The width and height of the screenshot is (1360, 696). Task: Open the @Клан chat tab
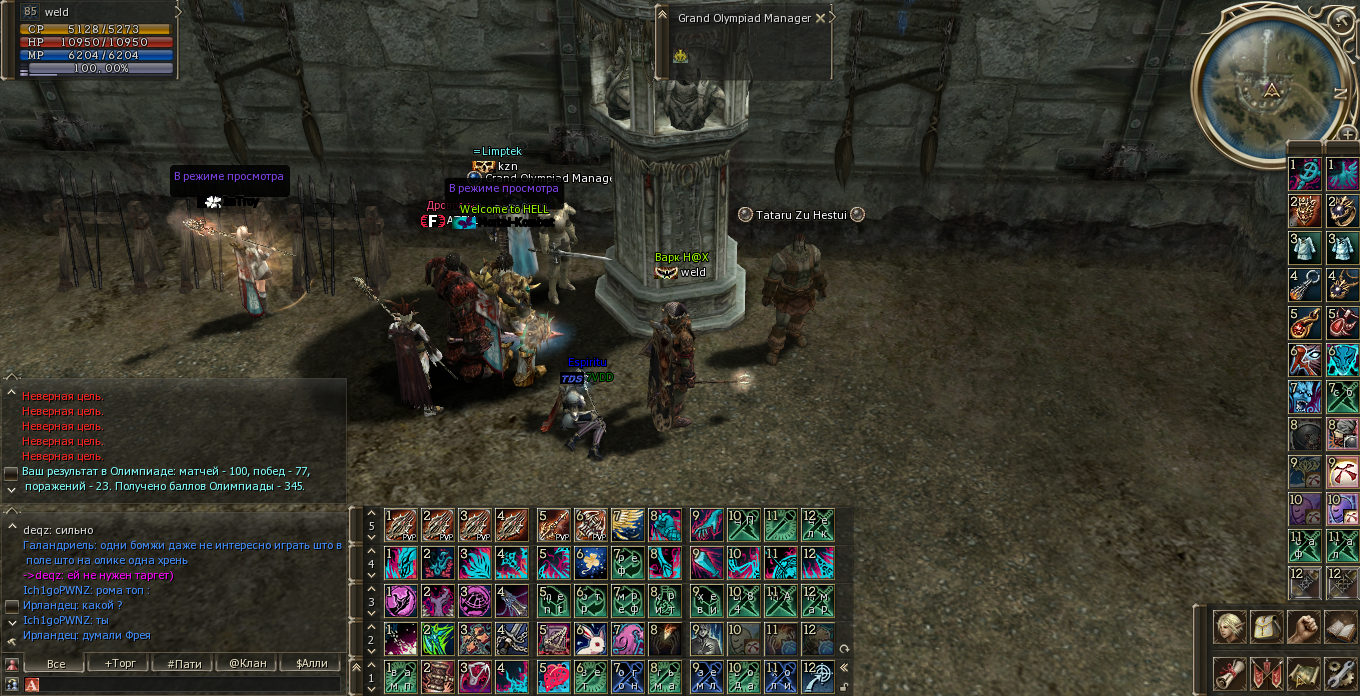tap(248, 663)
